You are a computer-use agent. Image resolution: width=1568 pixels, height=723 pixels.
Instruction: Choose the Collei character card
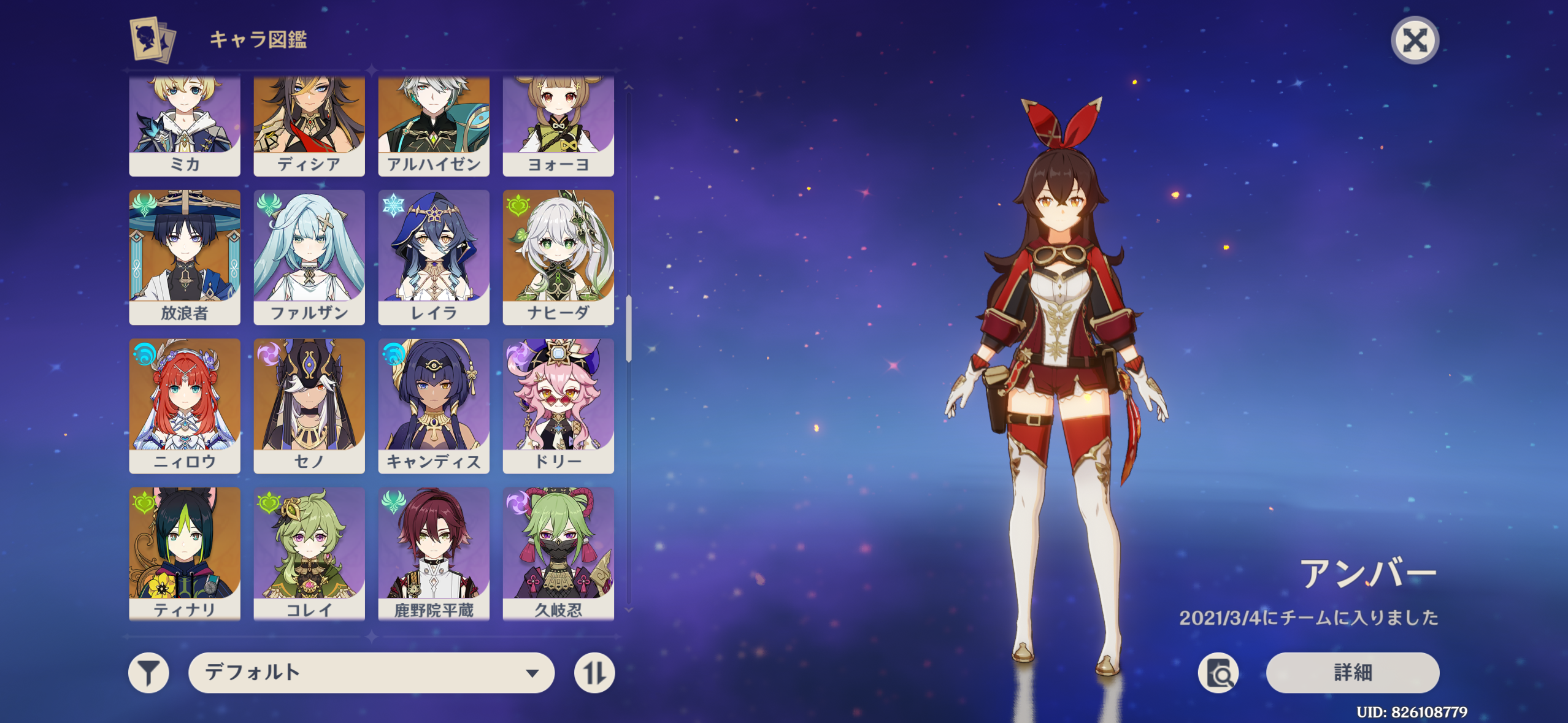point(309,553)
